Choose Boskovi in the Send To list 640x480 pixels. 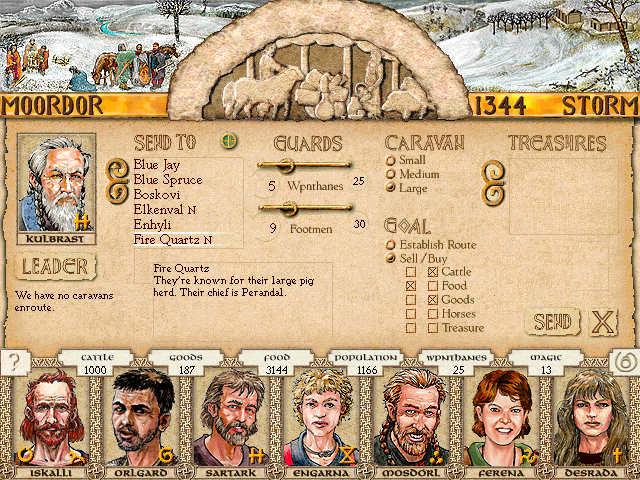pyautogui.click(x=158, y=195)
